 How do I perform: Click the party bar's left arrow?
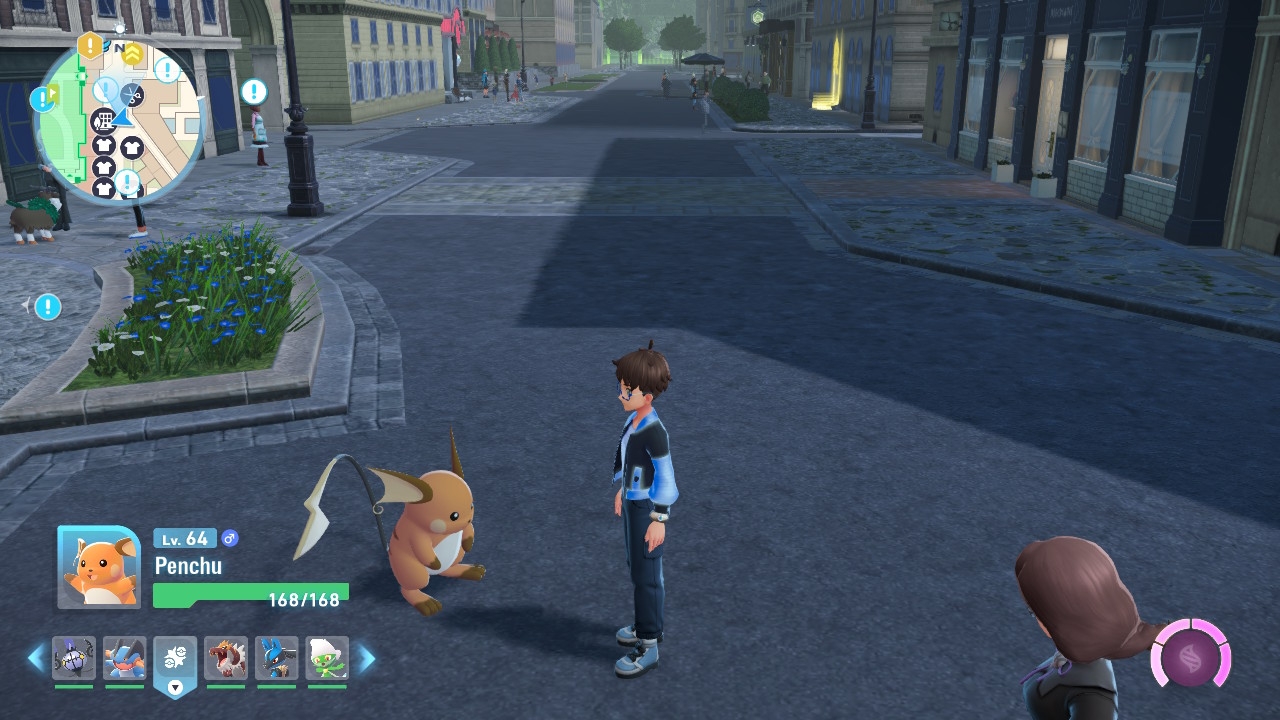point(37,658)
